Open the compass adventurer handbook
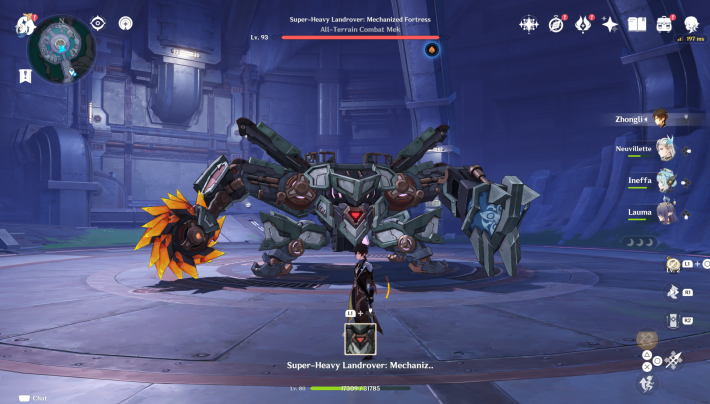Image resolution: width=710 pixels, height=404 pixels. (557, 23)
